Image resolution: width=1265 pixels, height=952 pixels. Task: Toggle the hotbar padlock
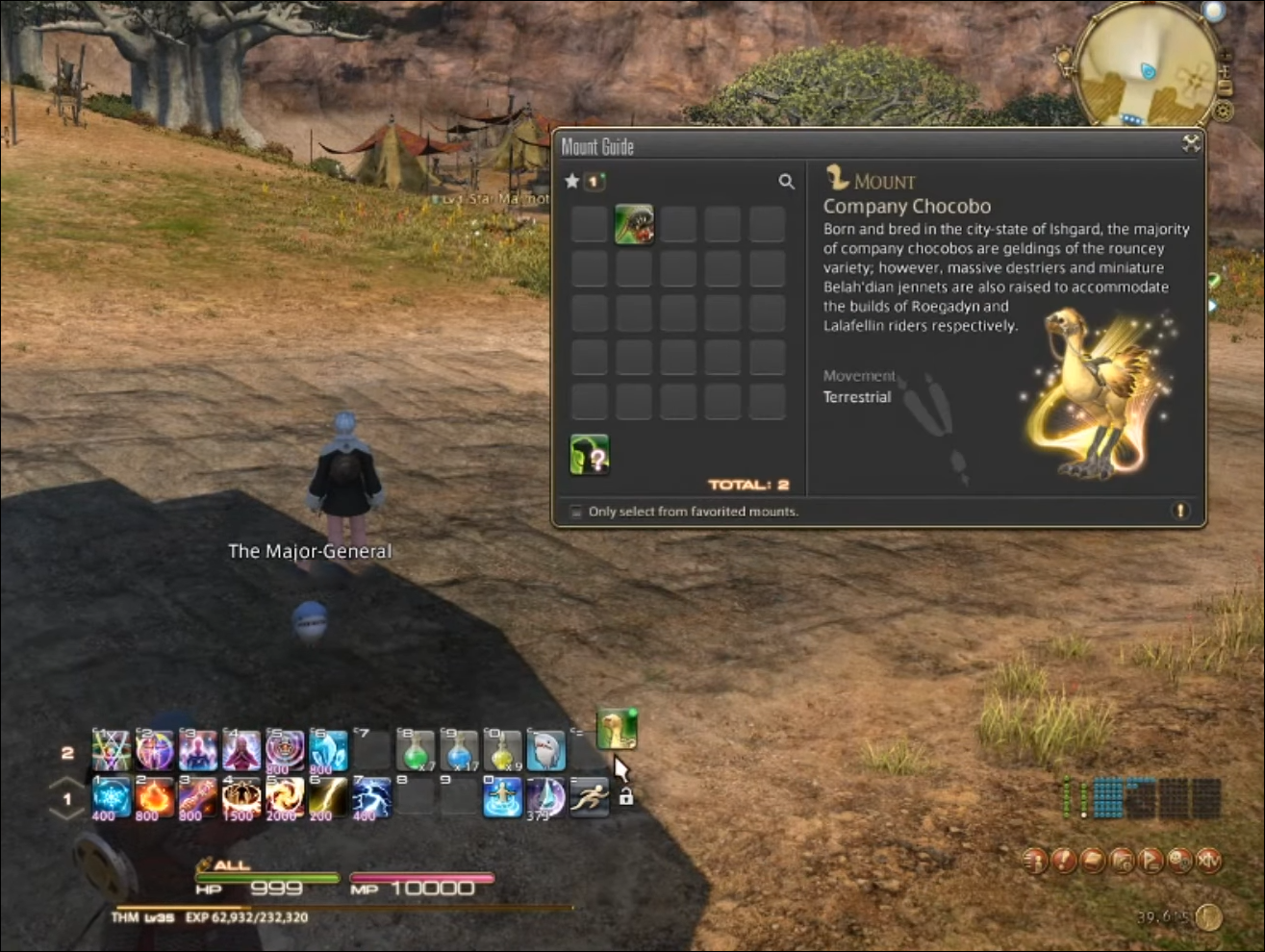coord(625,797)
